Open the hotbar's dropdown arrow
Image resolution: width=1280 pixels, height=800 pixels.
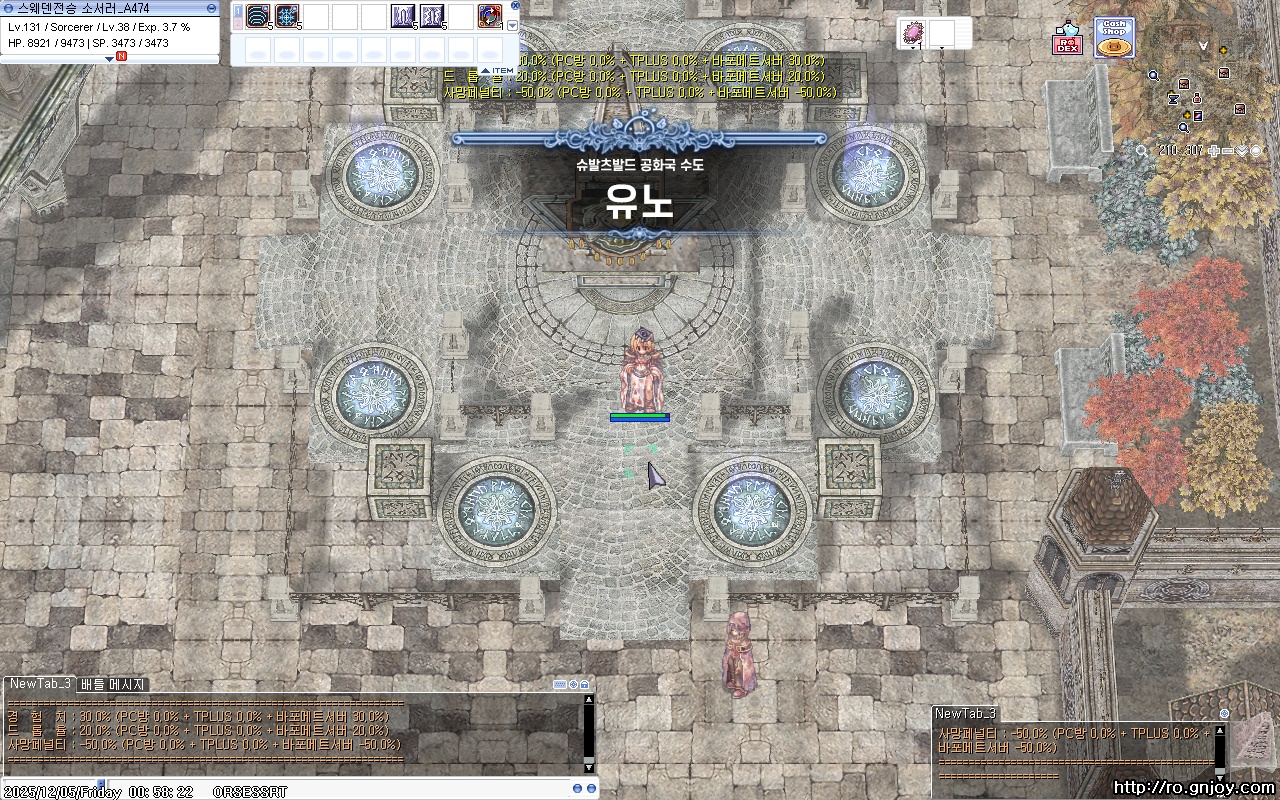pyautogui.click(x=512, y=25)
